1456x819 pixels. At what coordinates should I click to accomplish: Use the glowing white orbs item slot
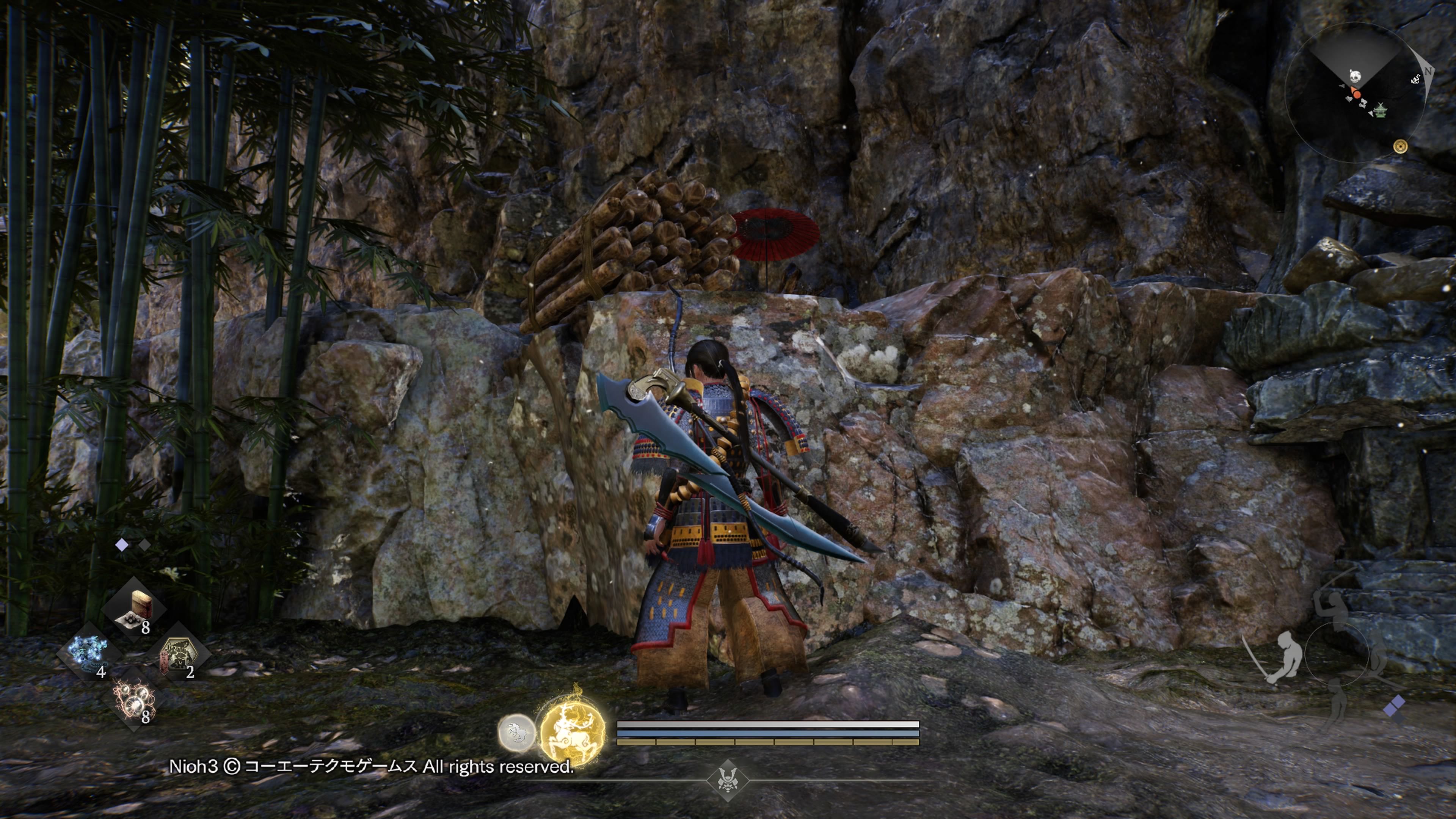tap(135, 698)
